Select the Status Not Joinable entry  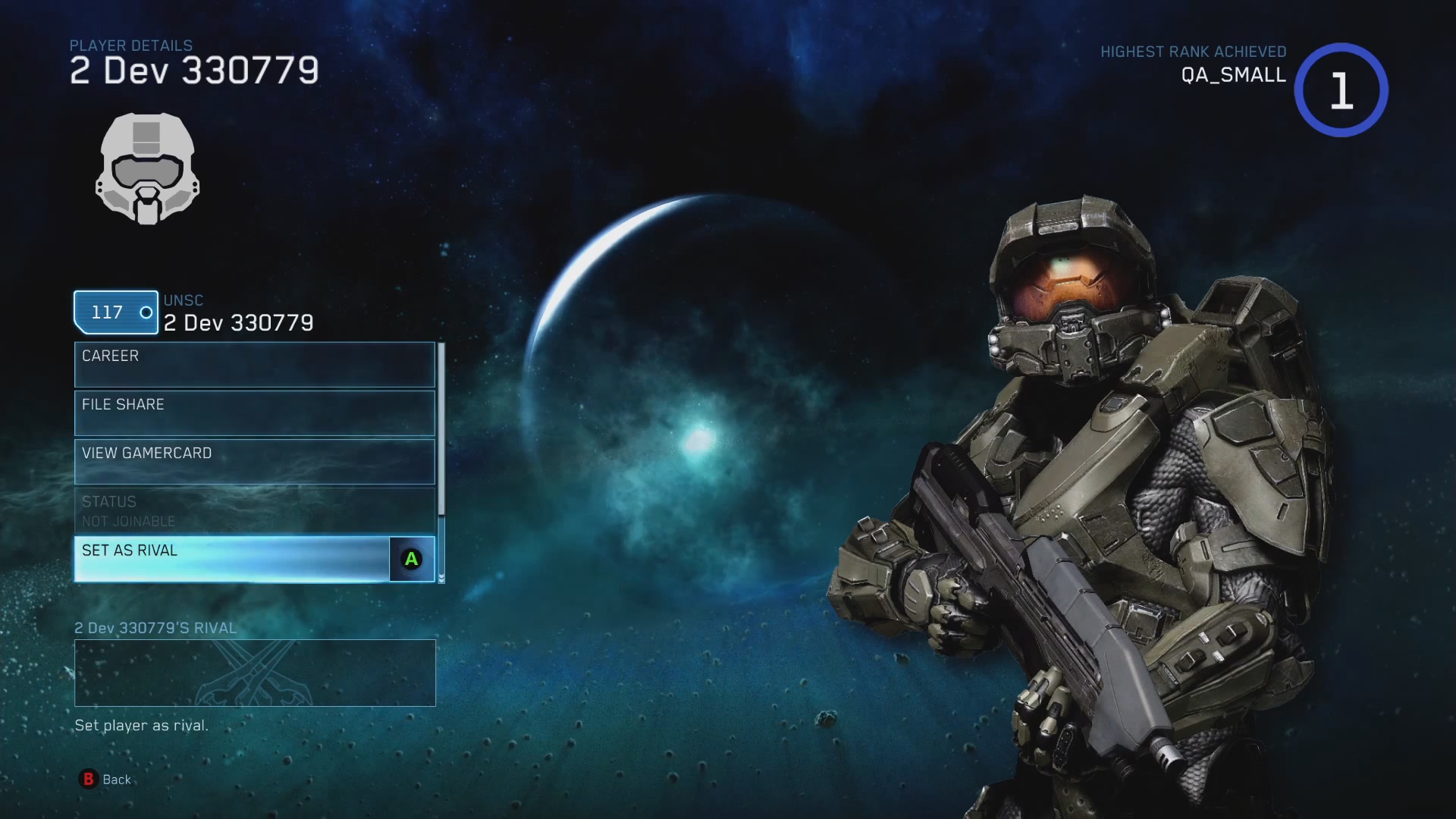pos(254,510)
